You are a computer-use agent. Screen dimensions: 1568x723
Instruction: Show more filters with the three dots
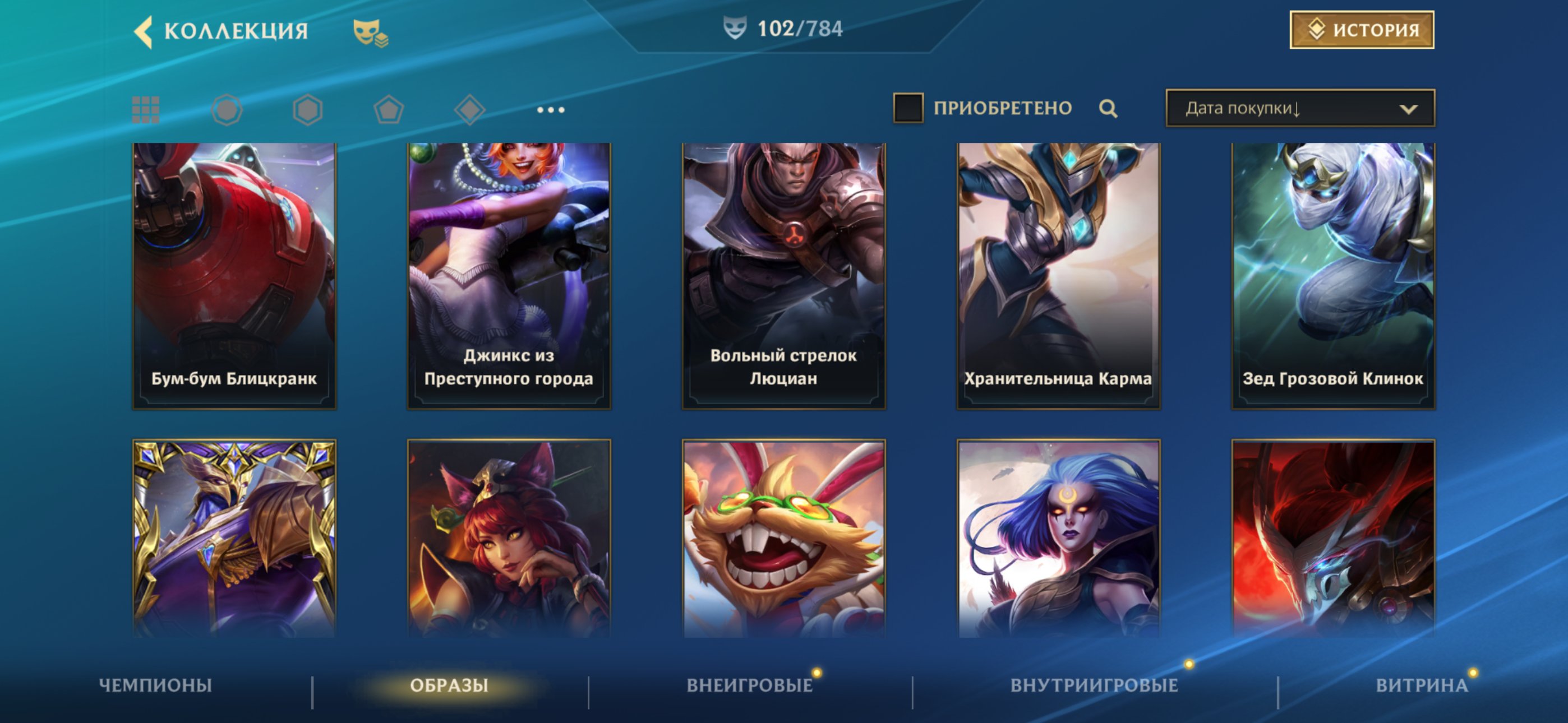coord(551,110)
